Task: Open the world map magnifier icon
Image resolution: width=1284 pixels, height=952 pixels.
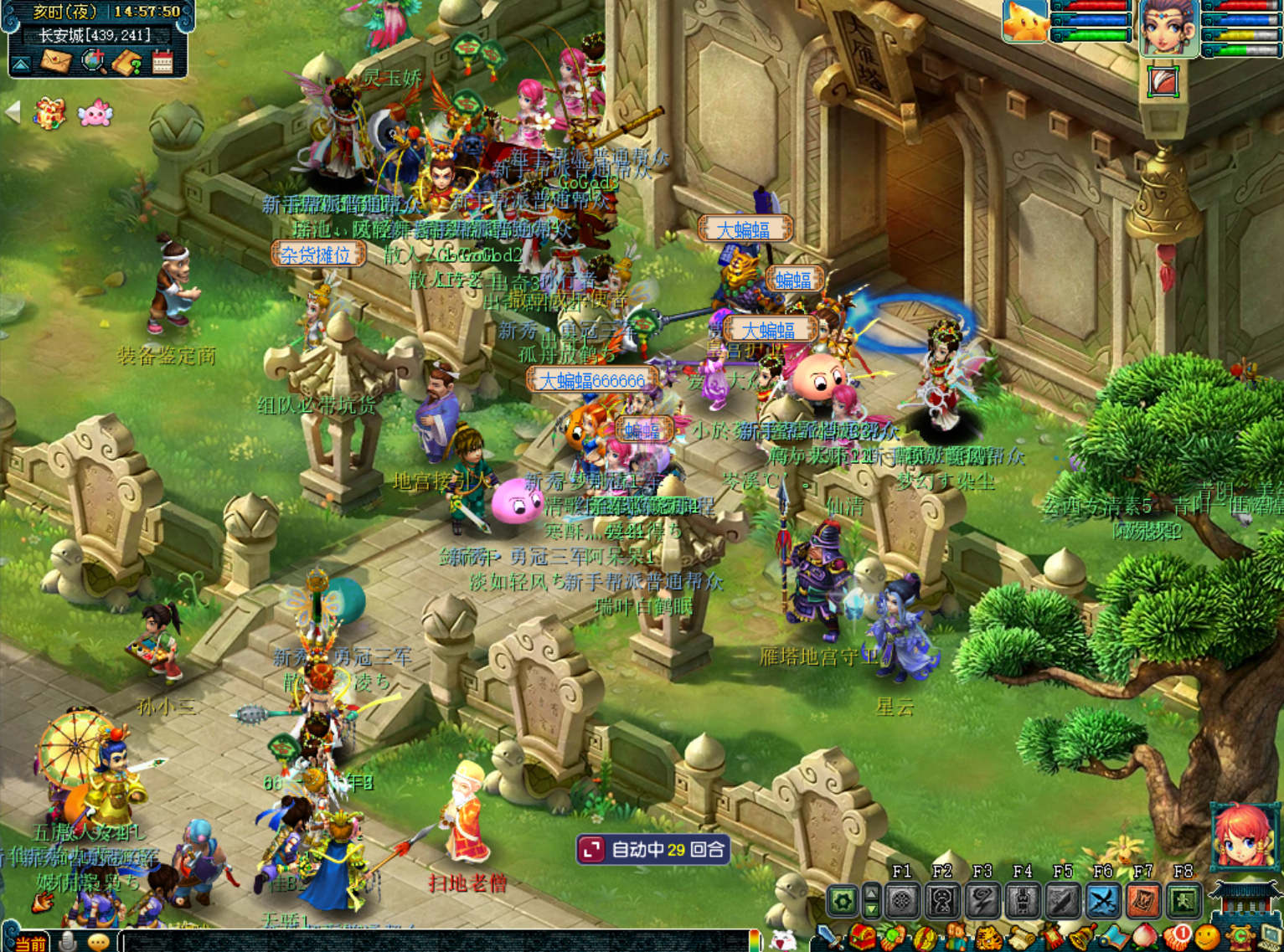Action: tap(93, 61)
